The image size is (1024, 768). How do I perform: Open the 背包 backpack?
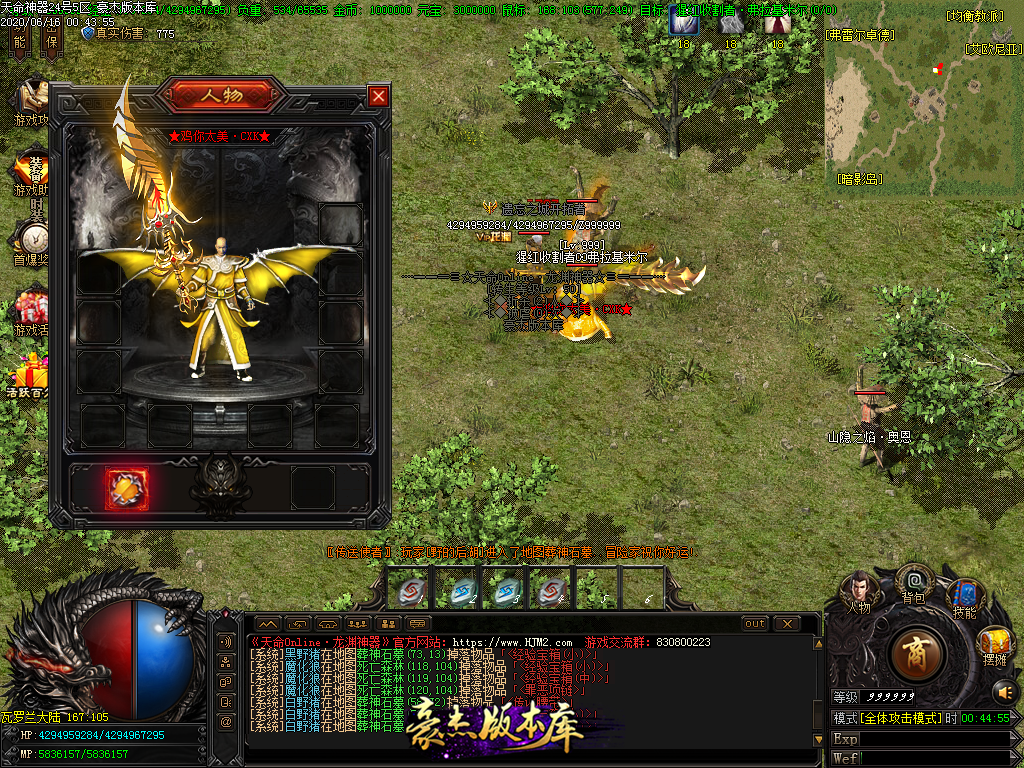[x=914, y=582]
